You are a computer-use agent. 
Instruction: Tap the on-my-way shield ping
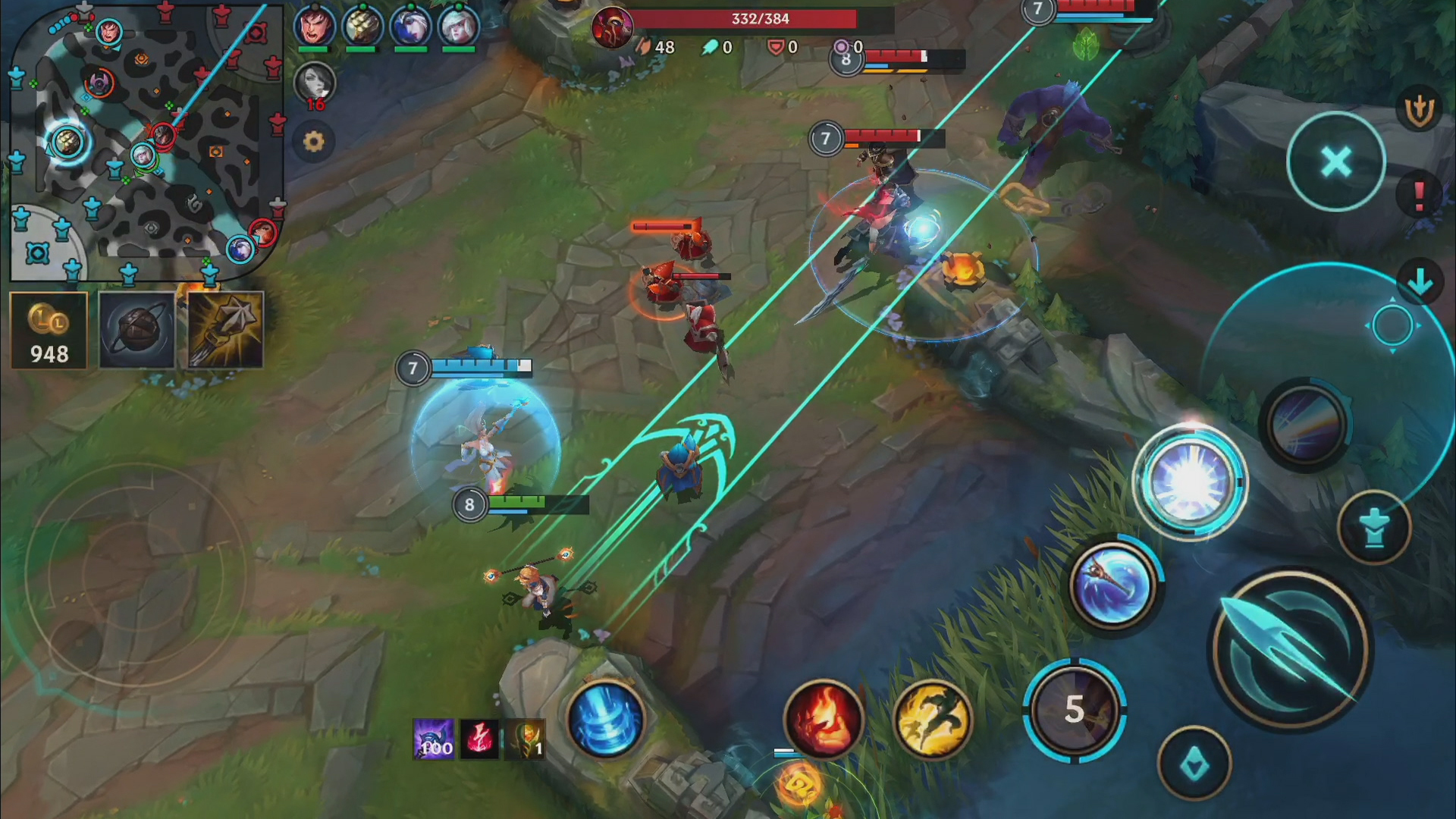click(1417, 108)
